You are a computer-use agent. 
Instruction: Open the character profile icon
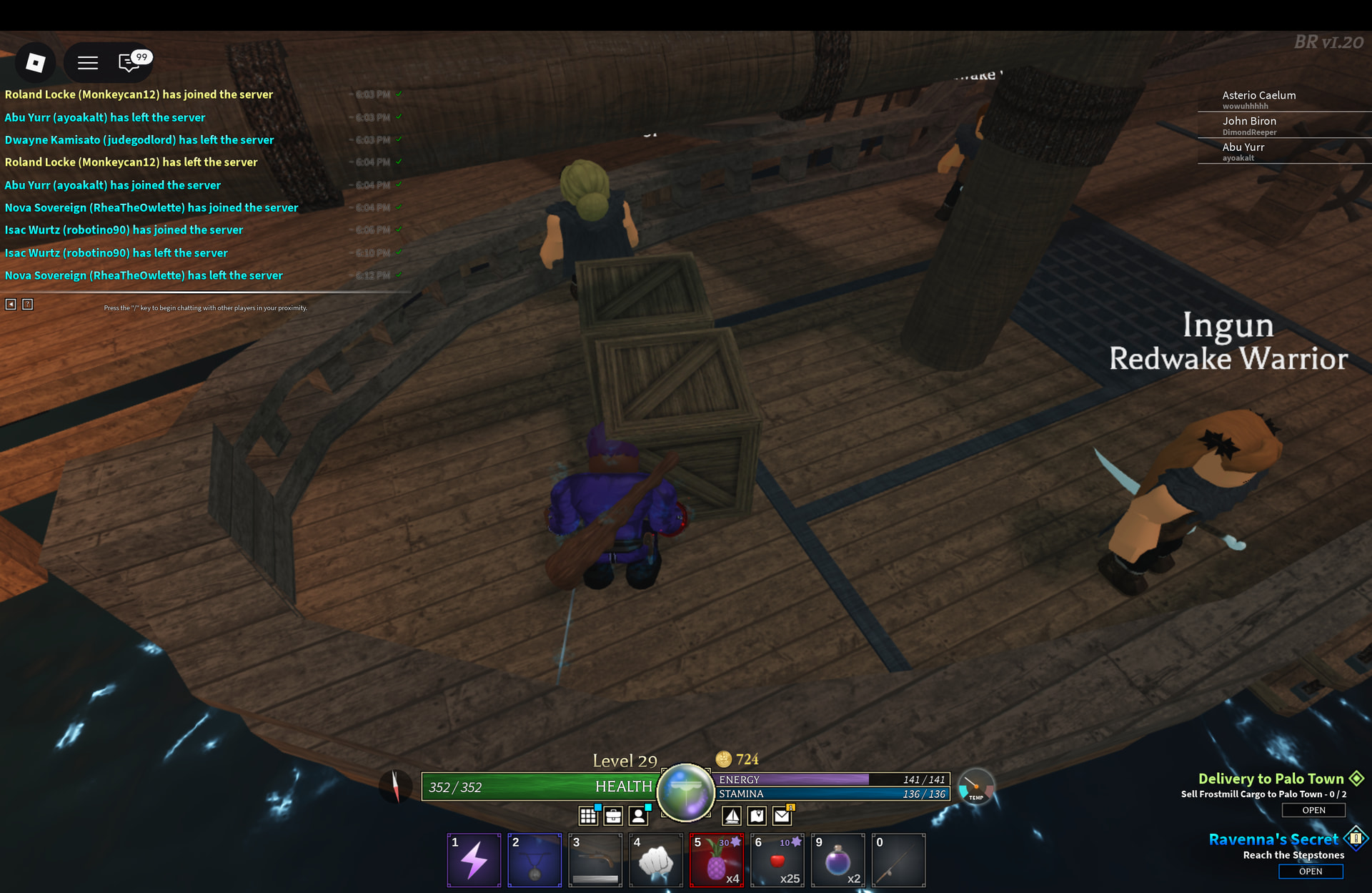639,816
